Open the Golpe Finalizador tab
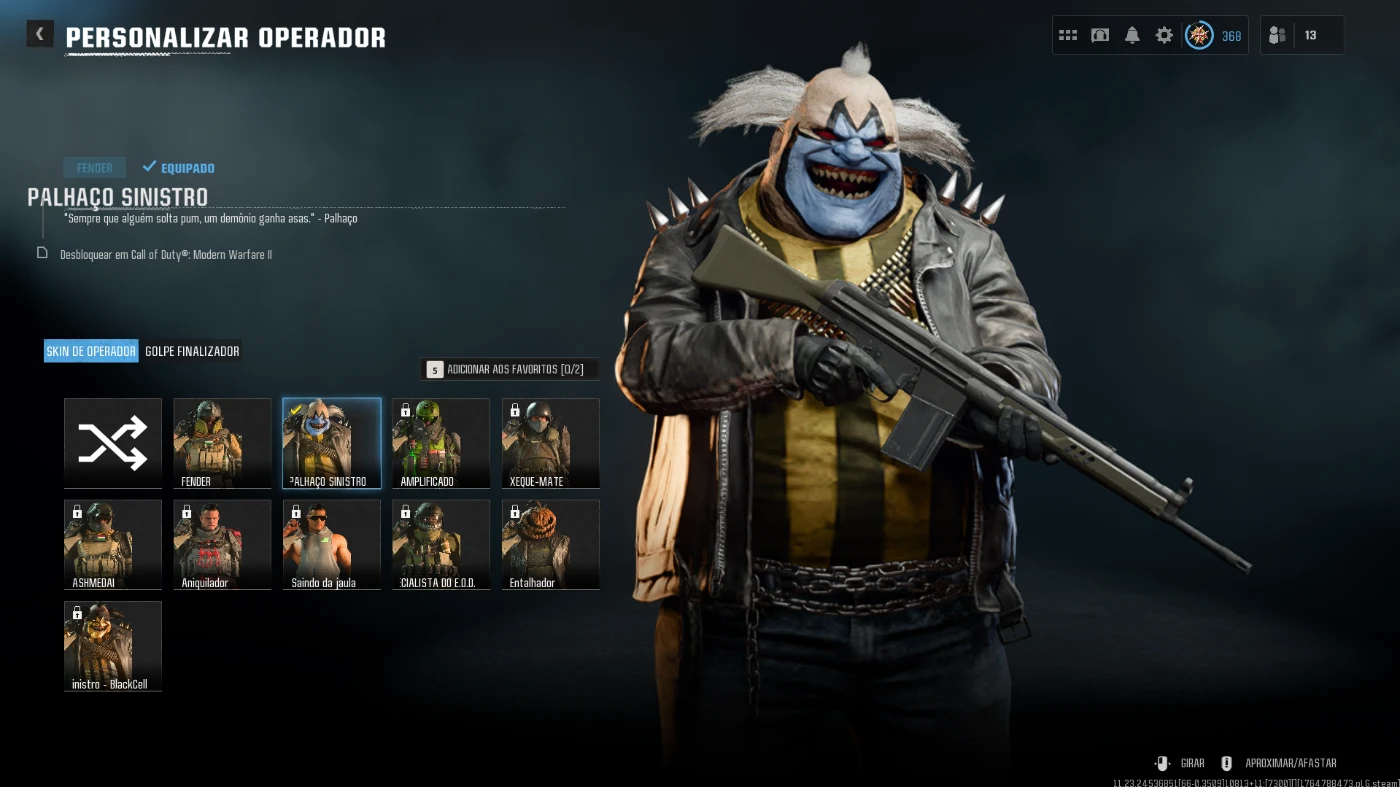1400x787 pixels. pyautogui.click(x=192, y=351)
